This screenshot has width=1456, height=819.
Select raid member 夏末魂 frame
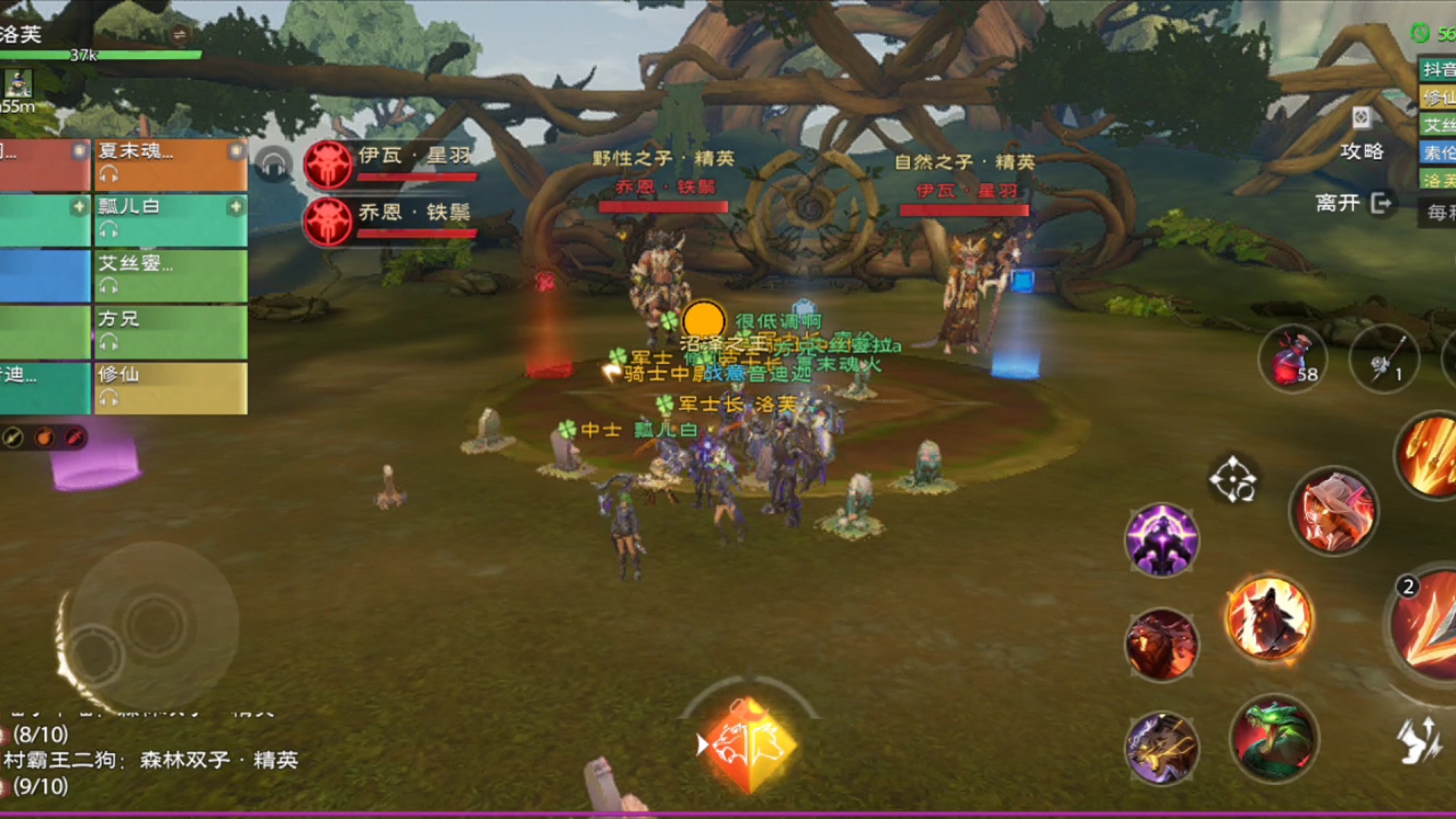(x=171, y=164)
